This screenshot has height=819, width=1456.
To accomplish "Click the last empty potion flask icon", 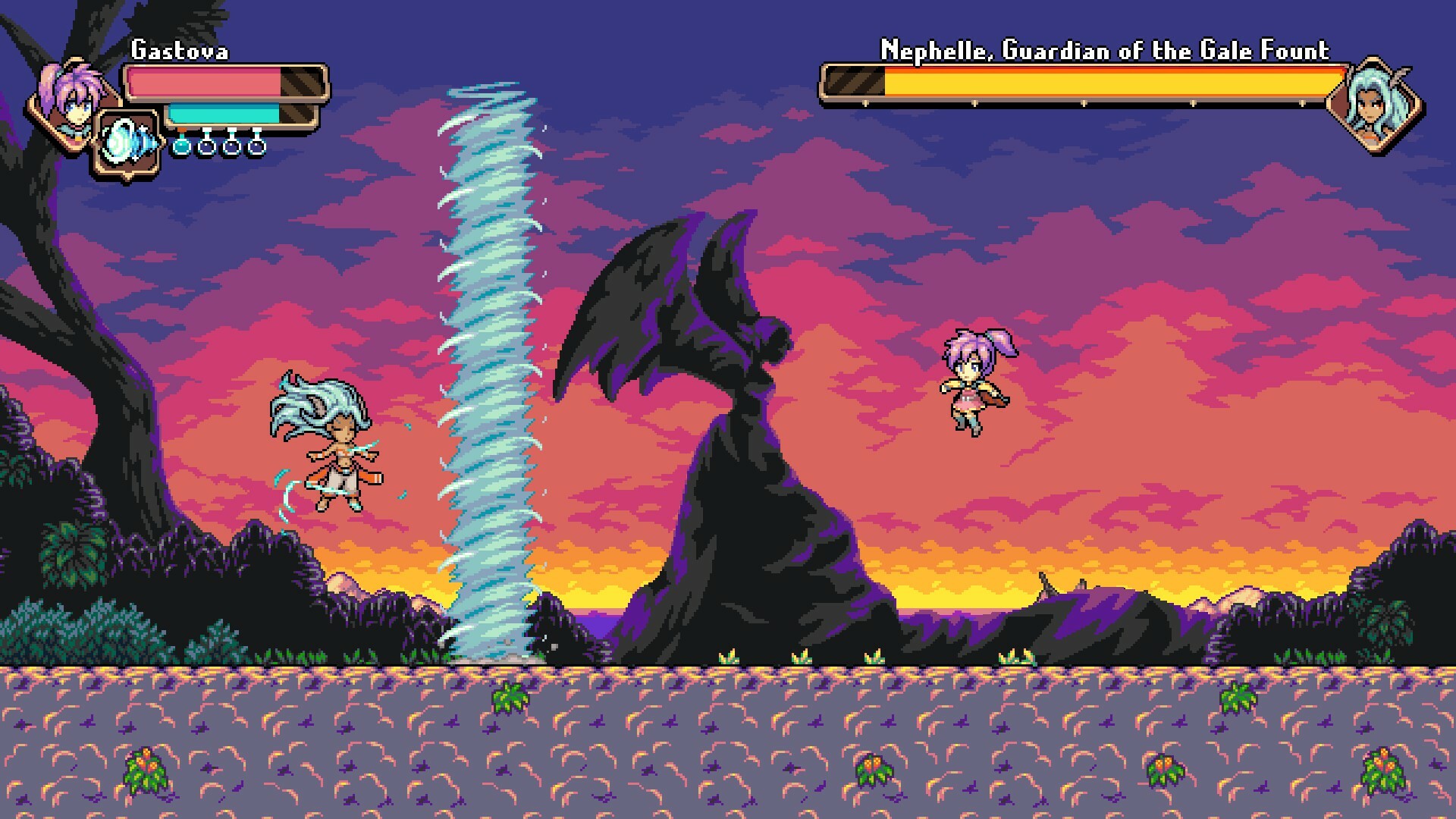I will click(256, 149).
